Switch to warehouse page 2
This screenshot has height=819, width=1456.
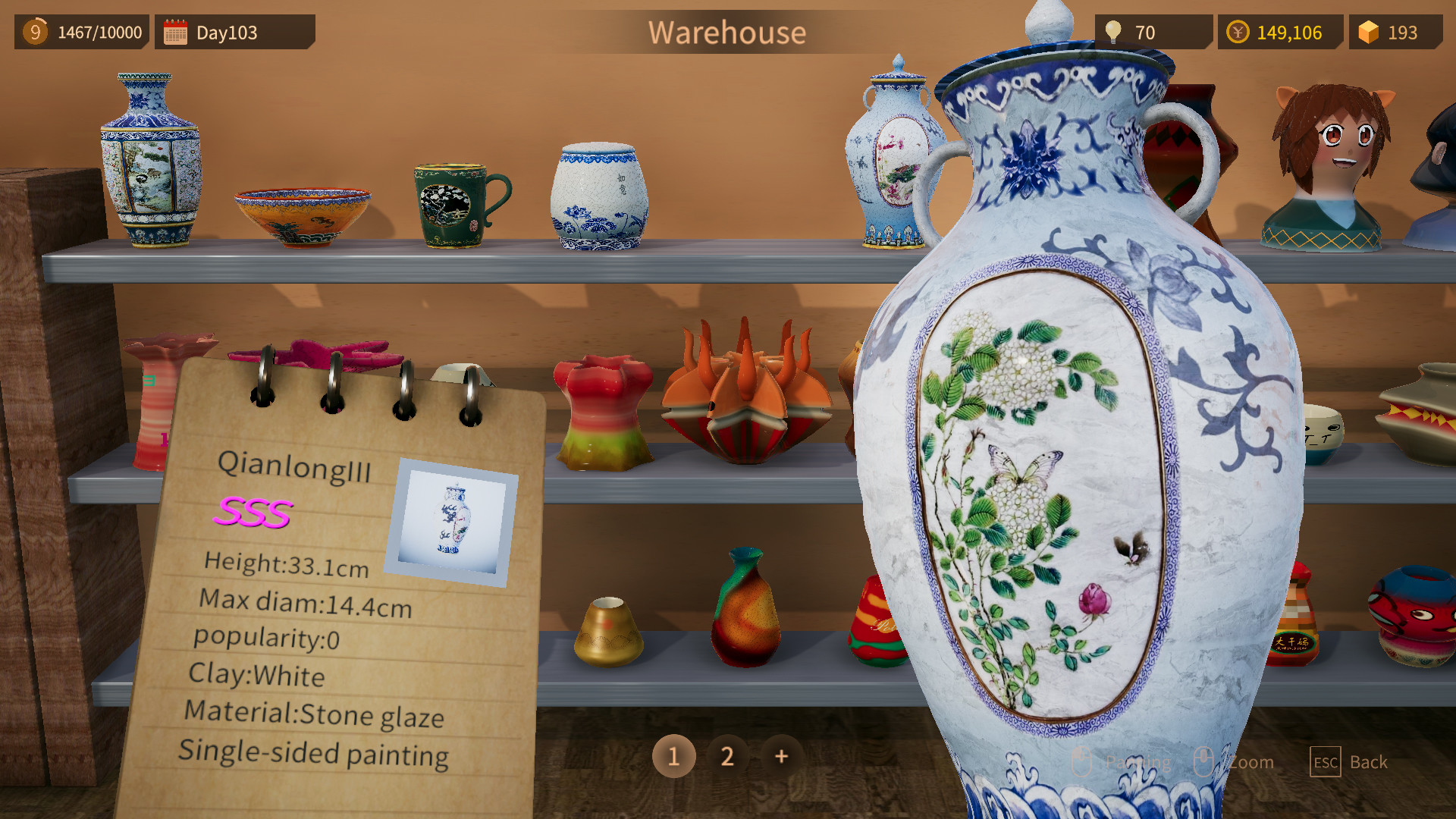[727, 756]
